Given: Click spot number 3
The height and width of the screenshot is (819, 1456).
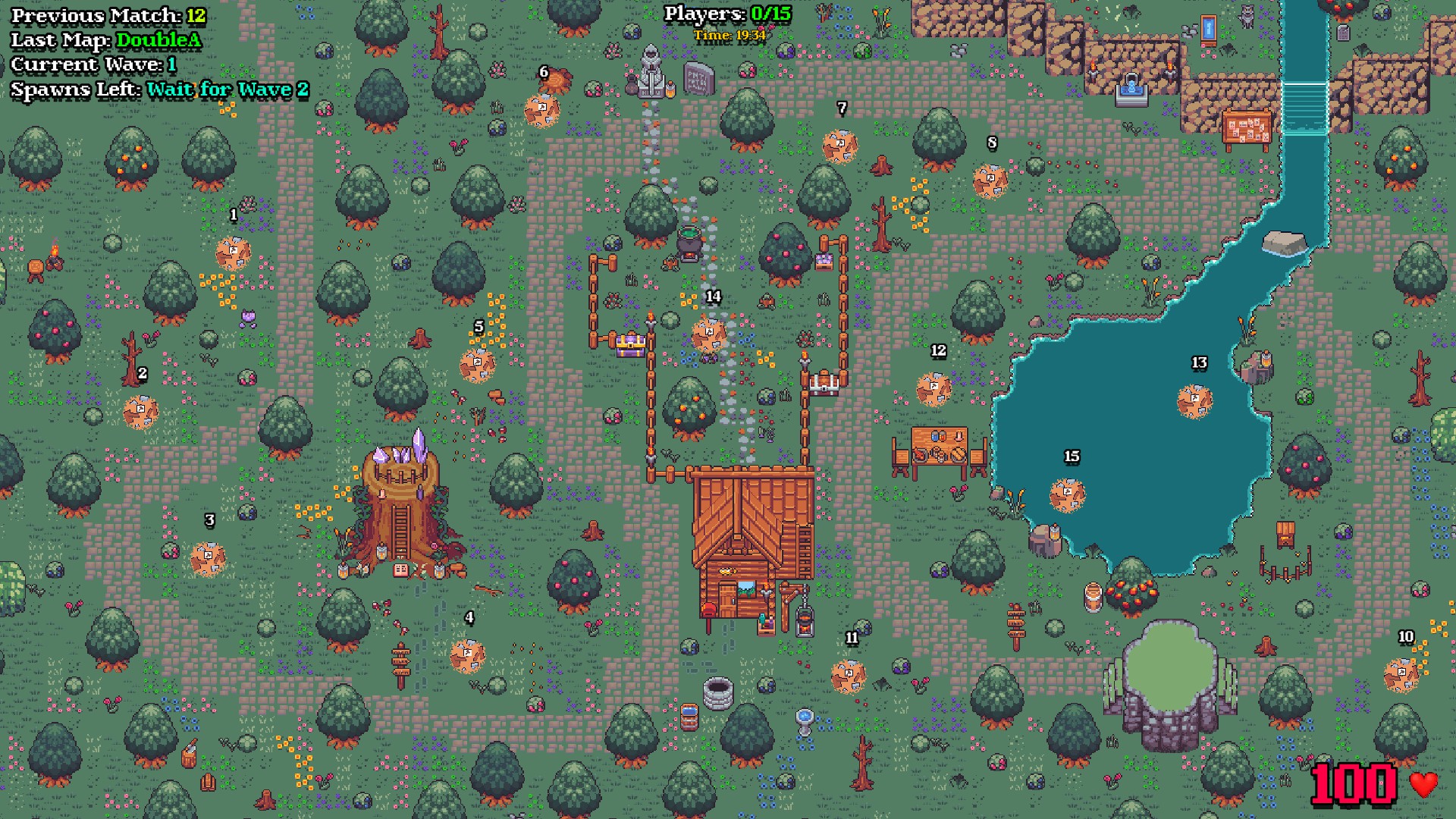Looking at the screenshot, I should [x=208, y=559].
